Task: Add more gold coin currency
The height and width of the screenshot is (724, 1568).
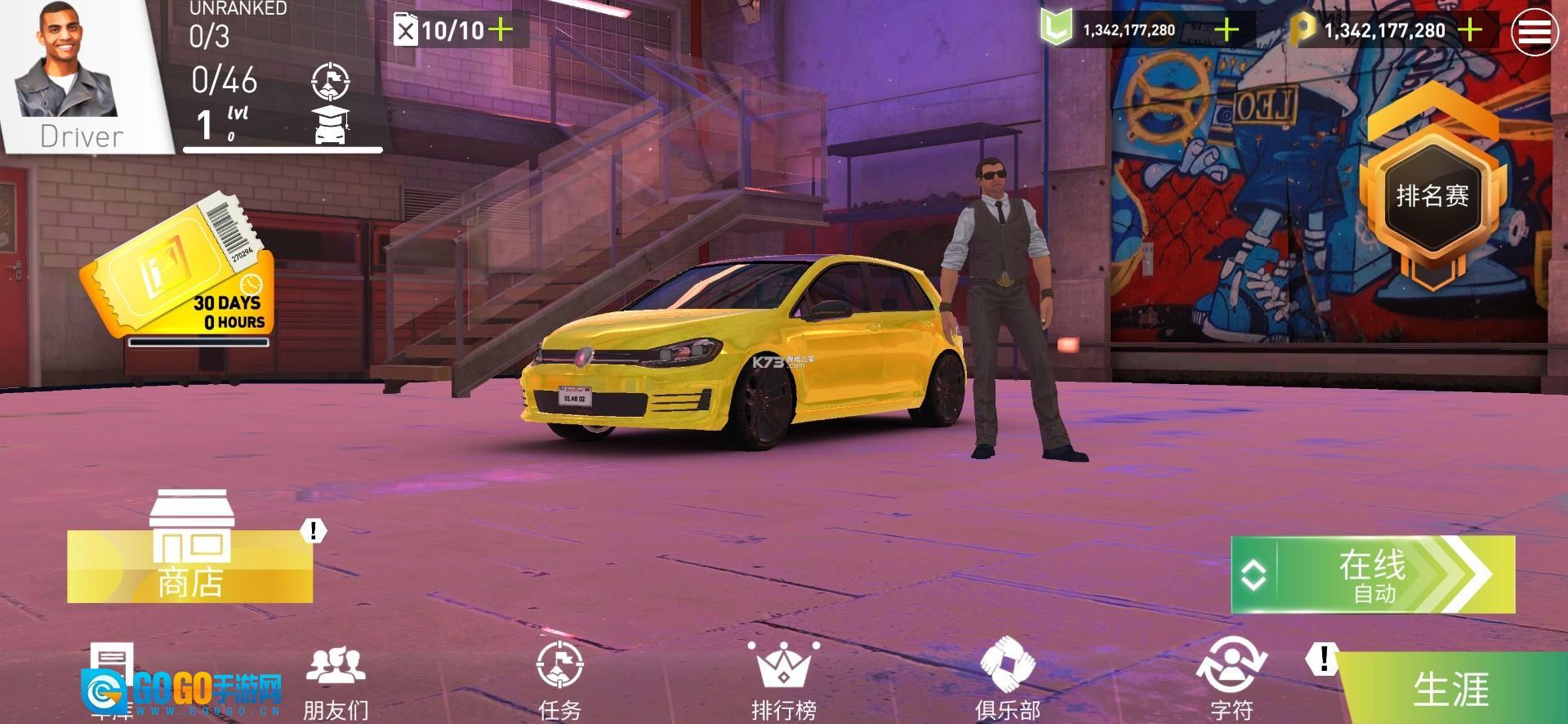Action: pyautogui.click(x=1469, y=30)
